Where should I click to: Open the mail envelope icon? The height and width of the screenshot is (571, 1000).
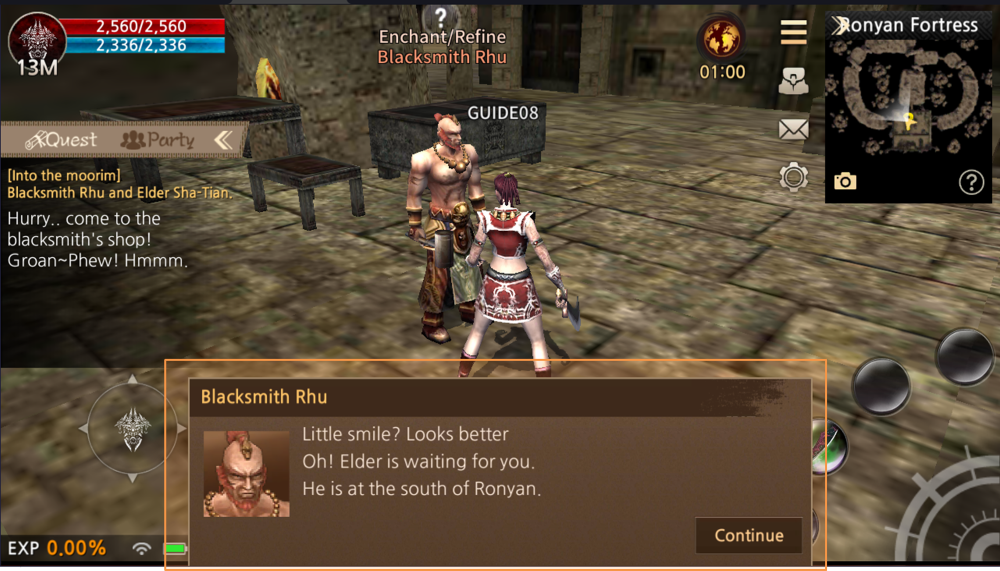pos(793,128)
